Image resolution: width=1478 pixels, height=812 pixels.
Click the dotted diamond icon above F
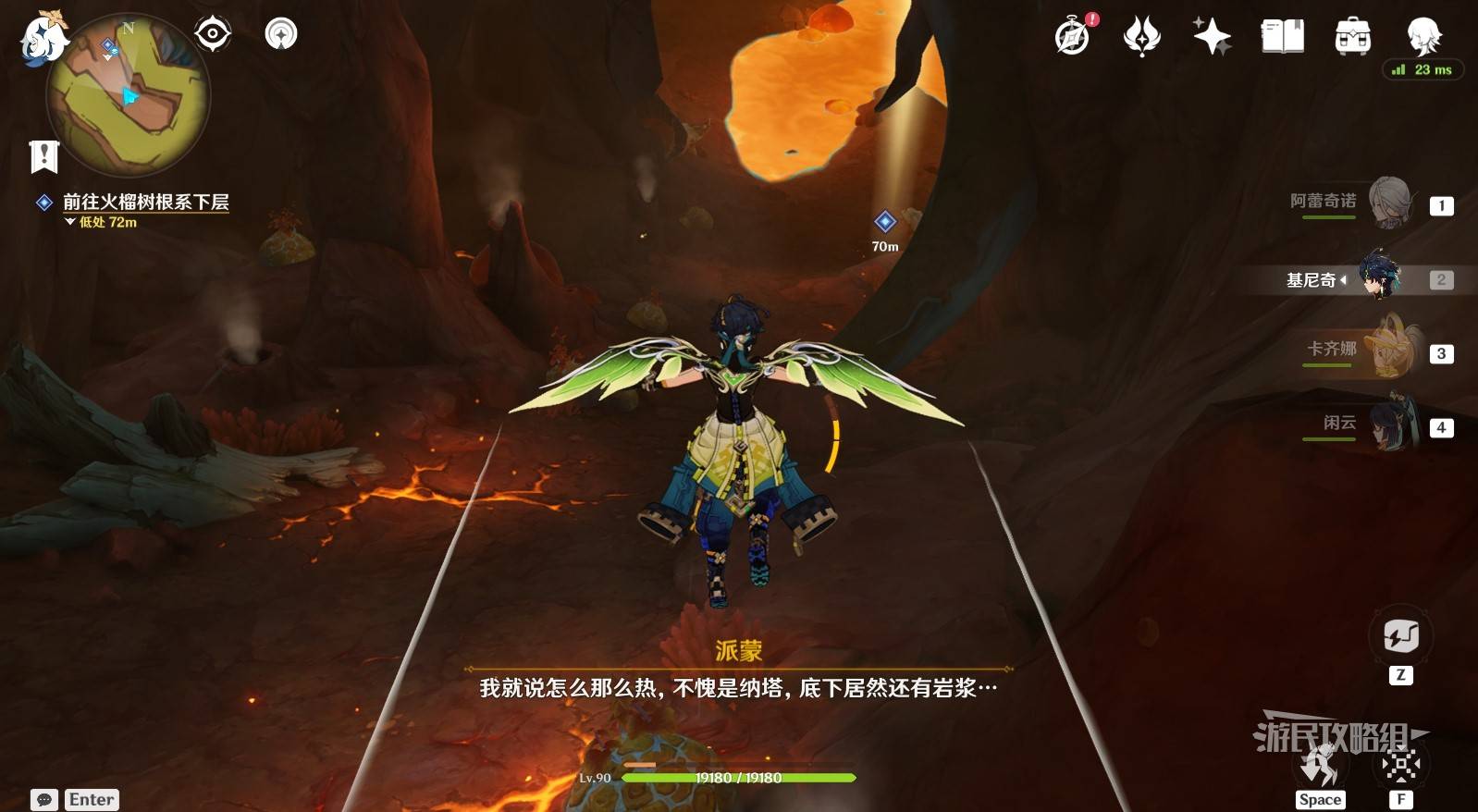point(1401,764)
